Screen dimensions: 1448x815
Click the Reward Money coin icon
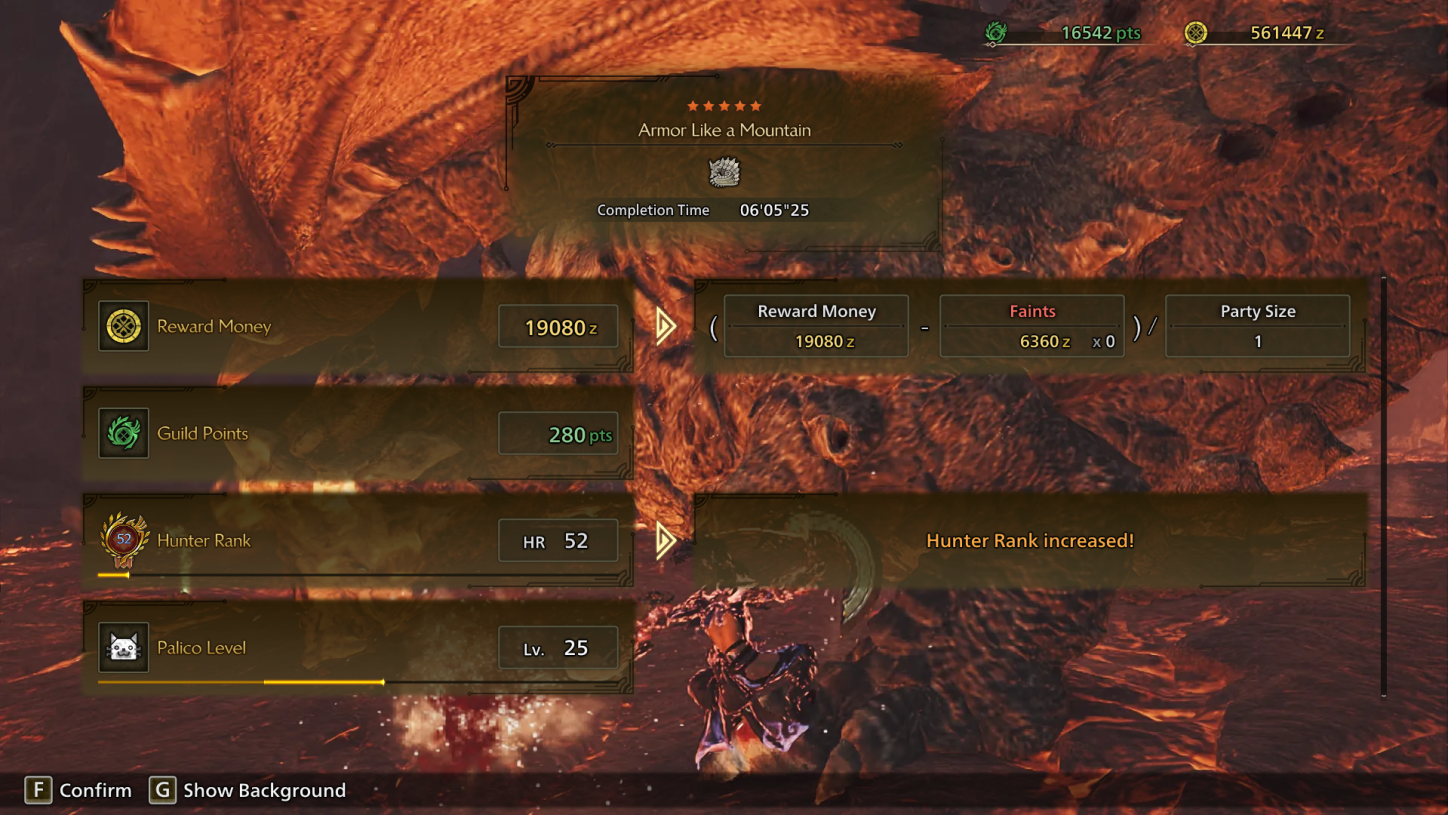[122, 325]
